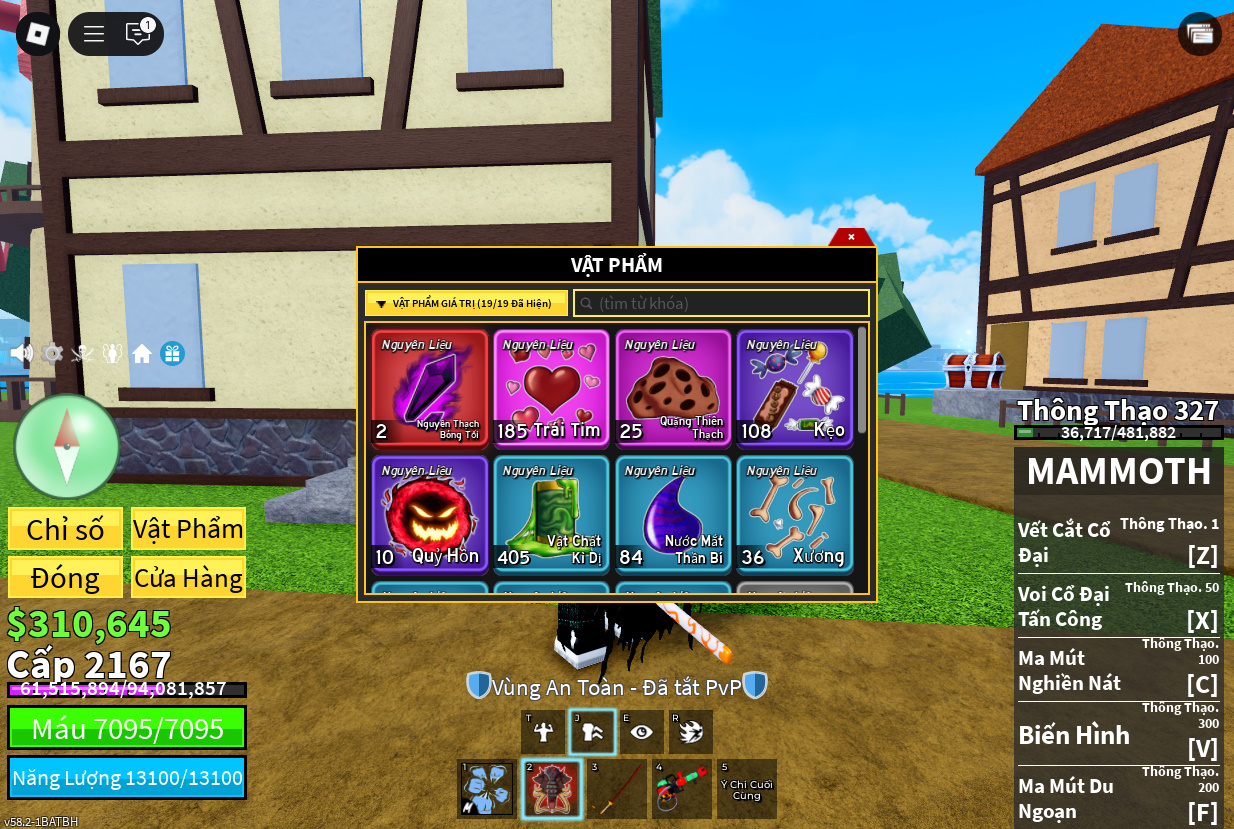This screenshot has height=829, width=1234.
Task: Open the Cửa Hàng shop
Action: click(188, 578)
